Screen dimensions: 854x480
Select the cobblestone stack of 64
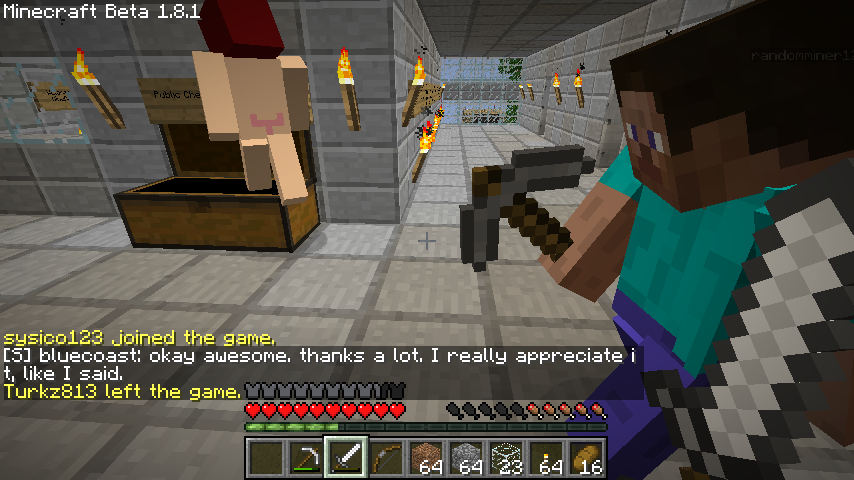[x=466, y=459]
